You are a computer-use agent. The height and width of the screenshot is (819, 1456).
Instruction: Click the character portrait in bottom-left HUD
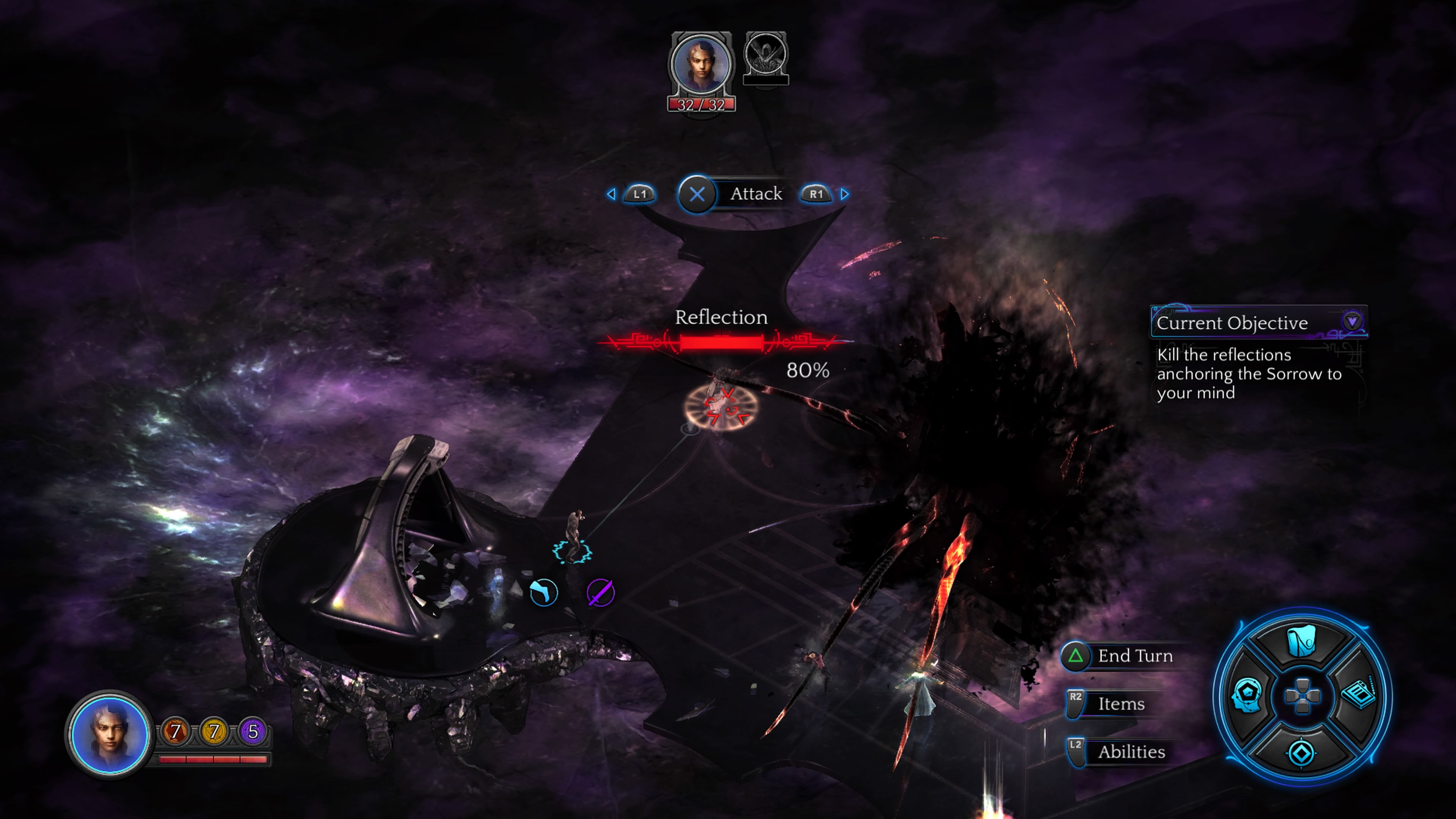[109, 734]
